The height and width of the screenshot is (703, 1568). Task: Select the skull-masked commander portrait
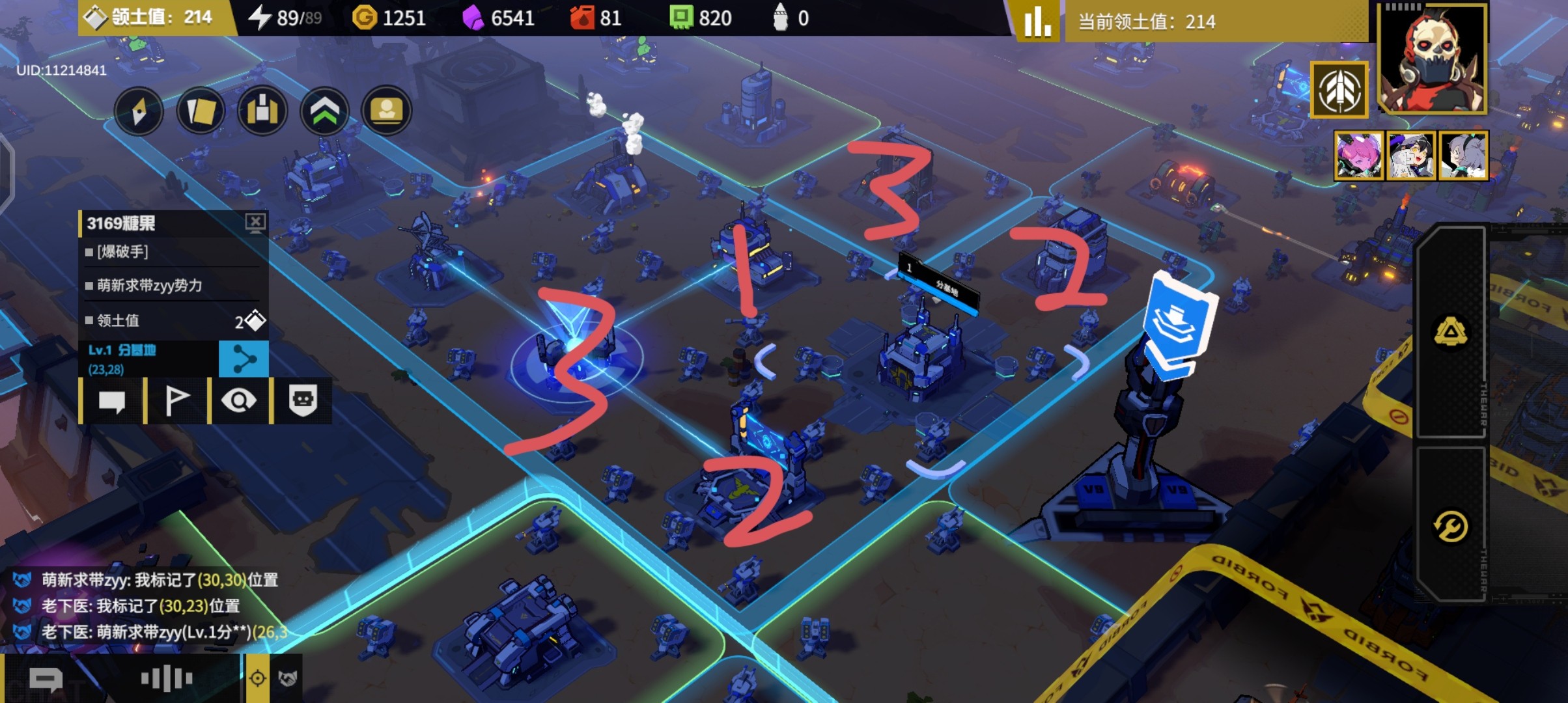tap(1433, 60)
